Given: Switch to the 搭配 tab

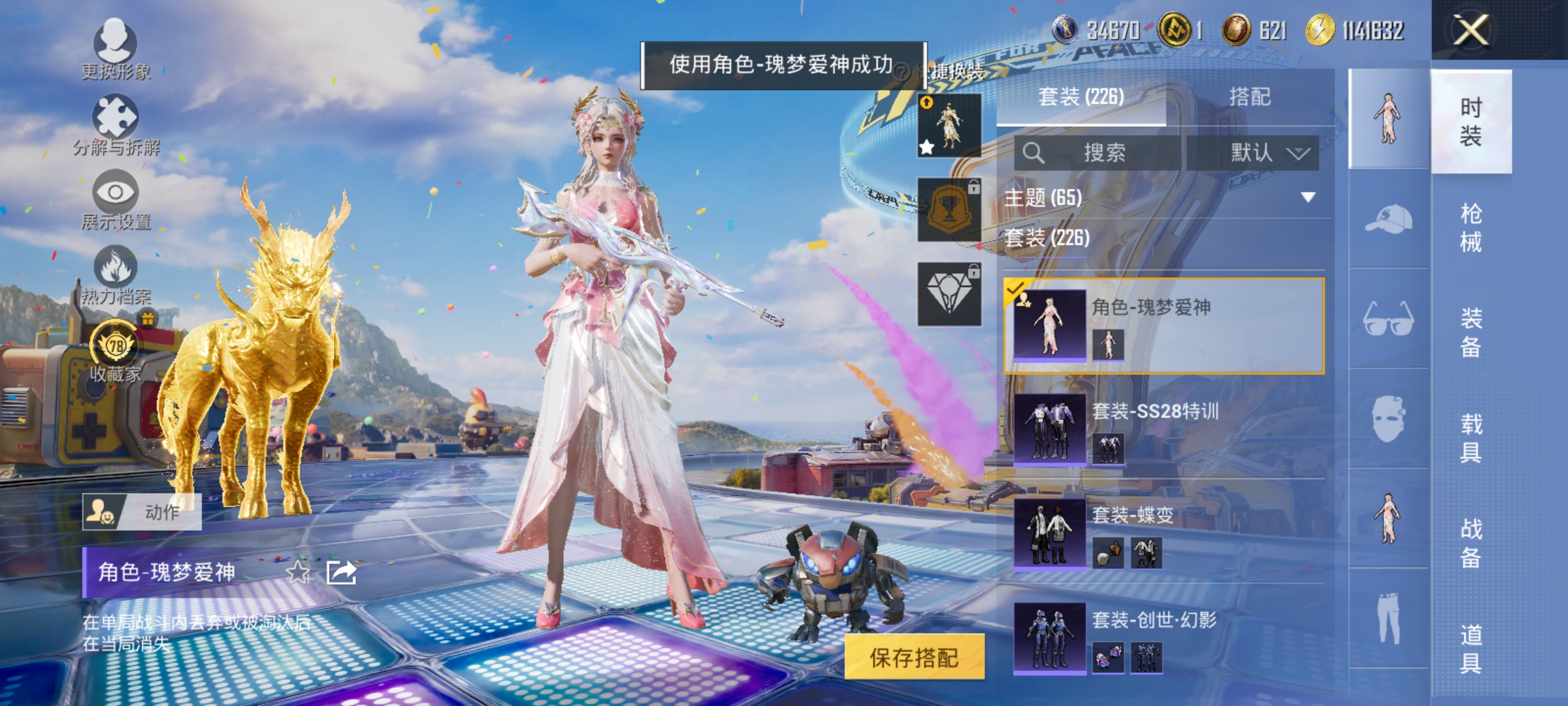Looking at the screenshot, I should (1250, 96).
